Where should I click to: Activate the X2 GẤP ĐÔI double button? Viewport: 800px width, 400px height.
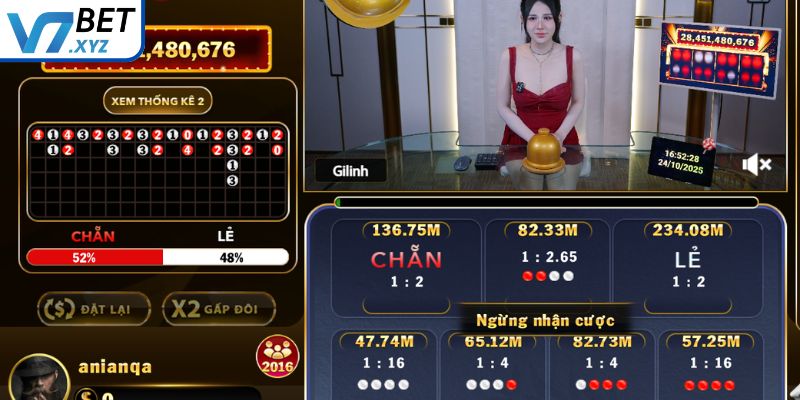pyautogui.click(x=218, y=308)
